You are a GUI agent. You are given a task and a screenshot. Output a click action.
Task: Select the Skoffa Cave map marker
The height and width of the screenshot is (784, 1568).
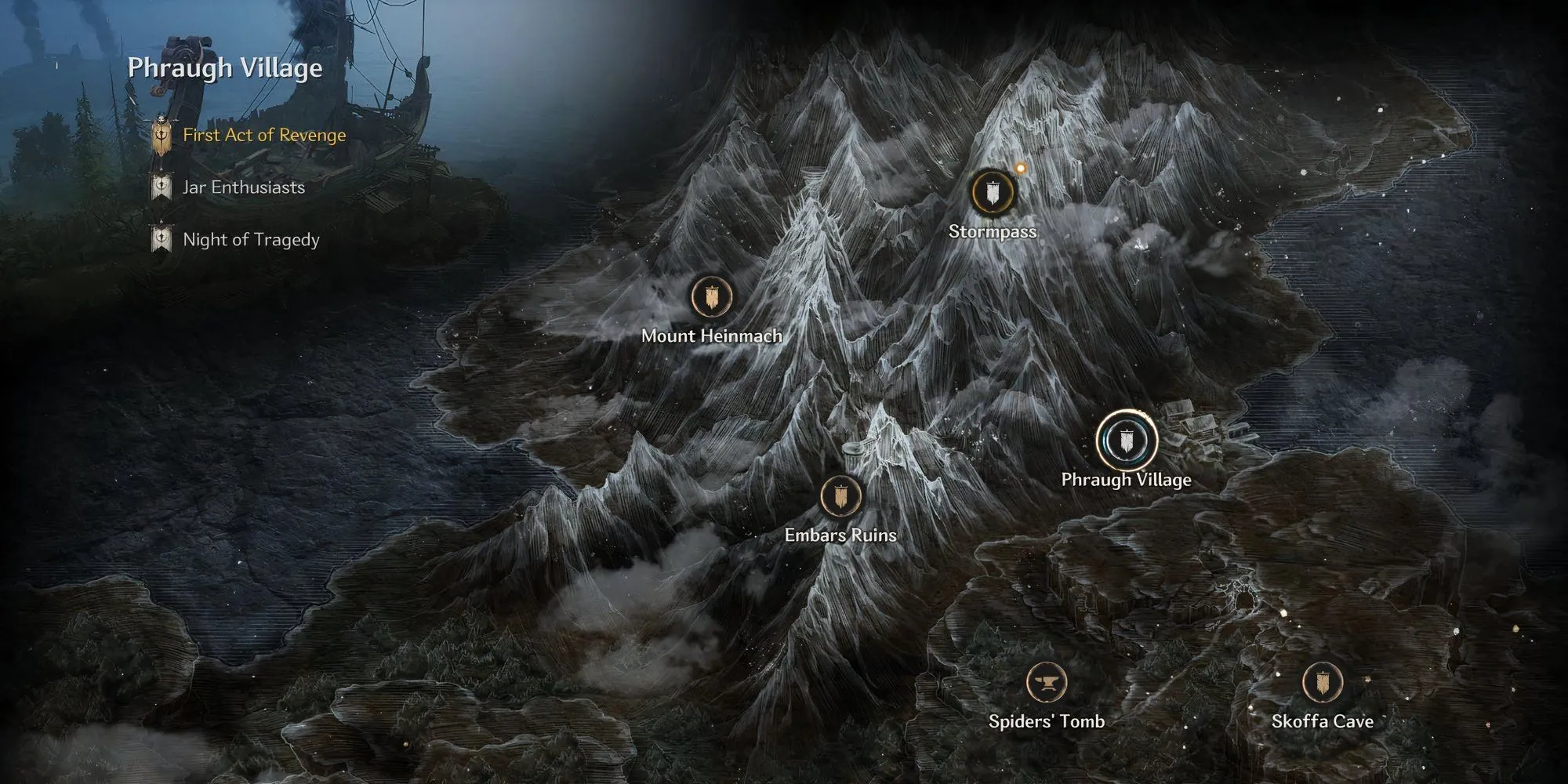1322,682
